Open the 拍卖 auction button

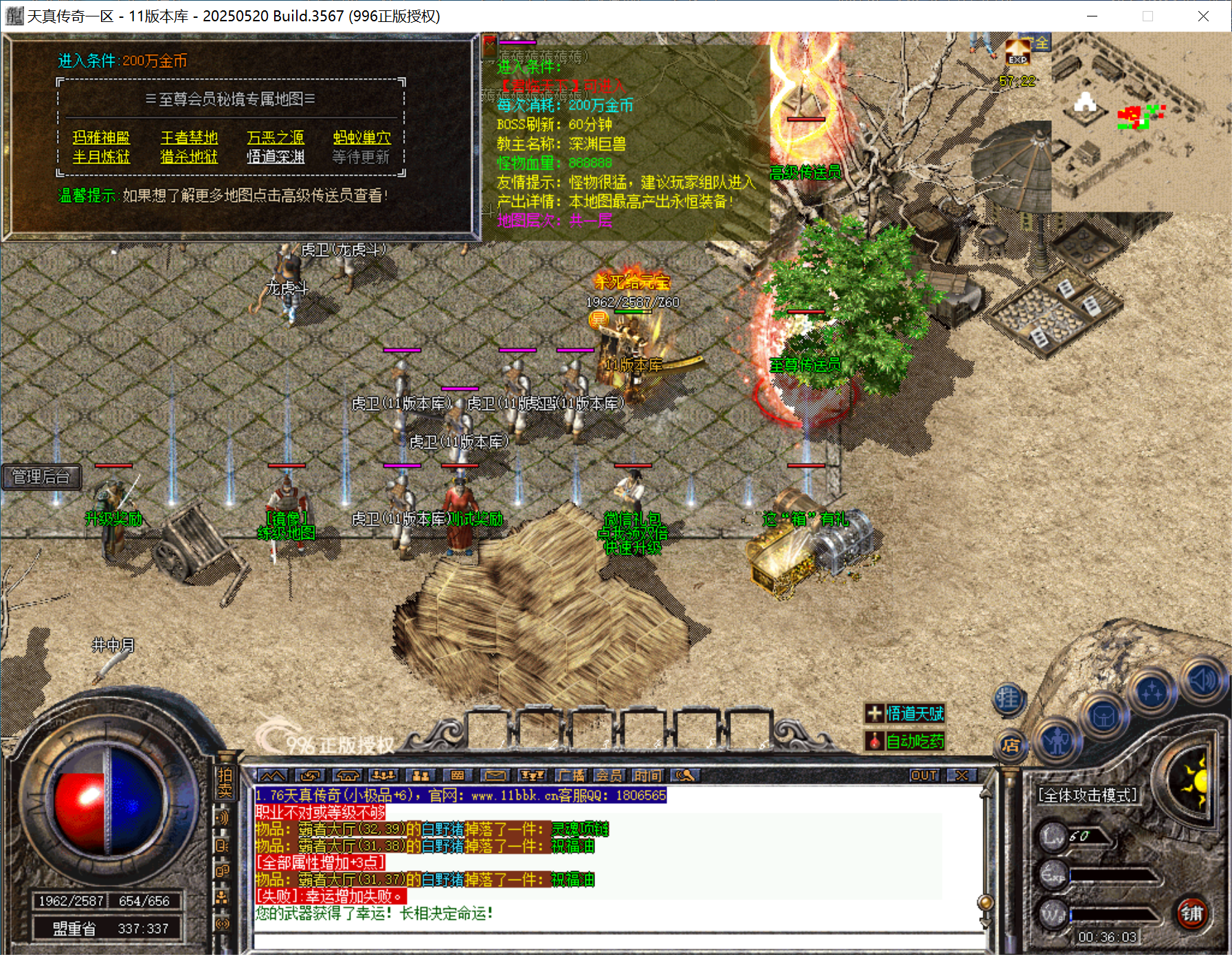click(225, 783)
